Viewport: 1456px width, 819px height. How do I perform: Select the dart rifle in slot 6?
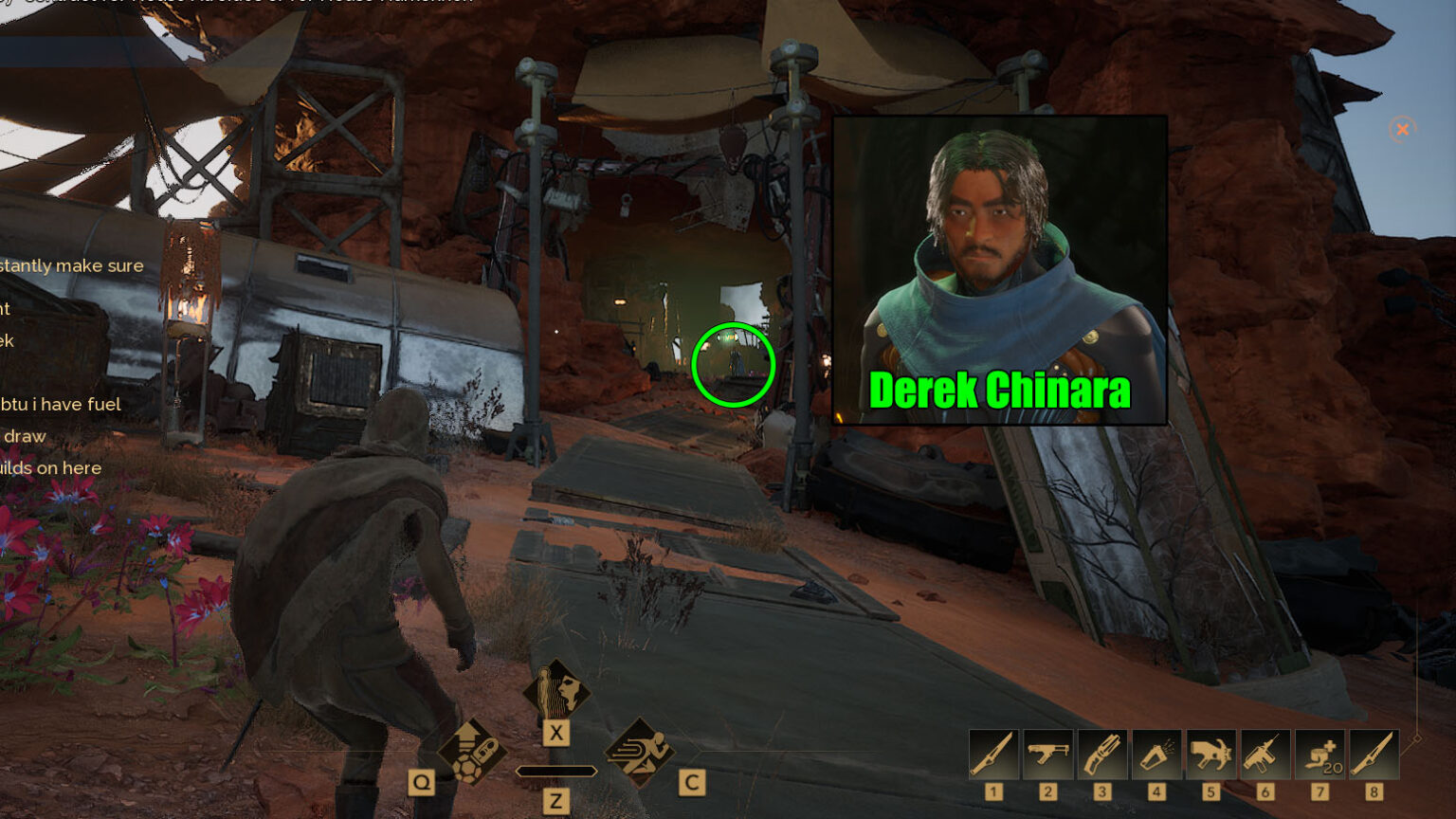[x=1265, y=754]
